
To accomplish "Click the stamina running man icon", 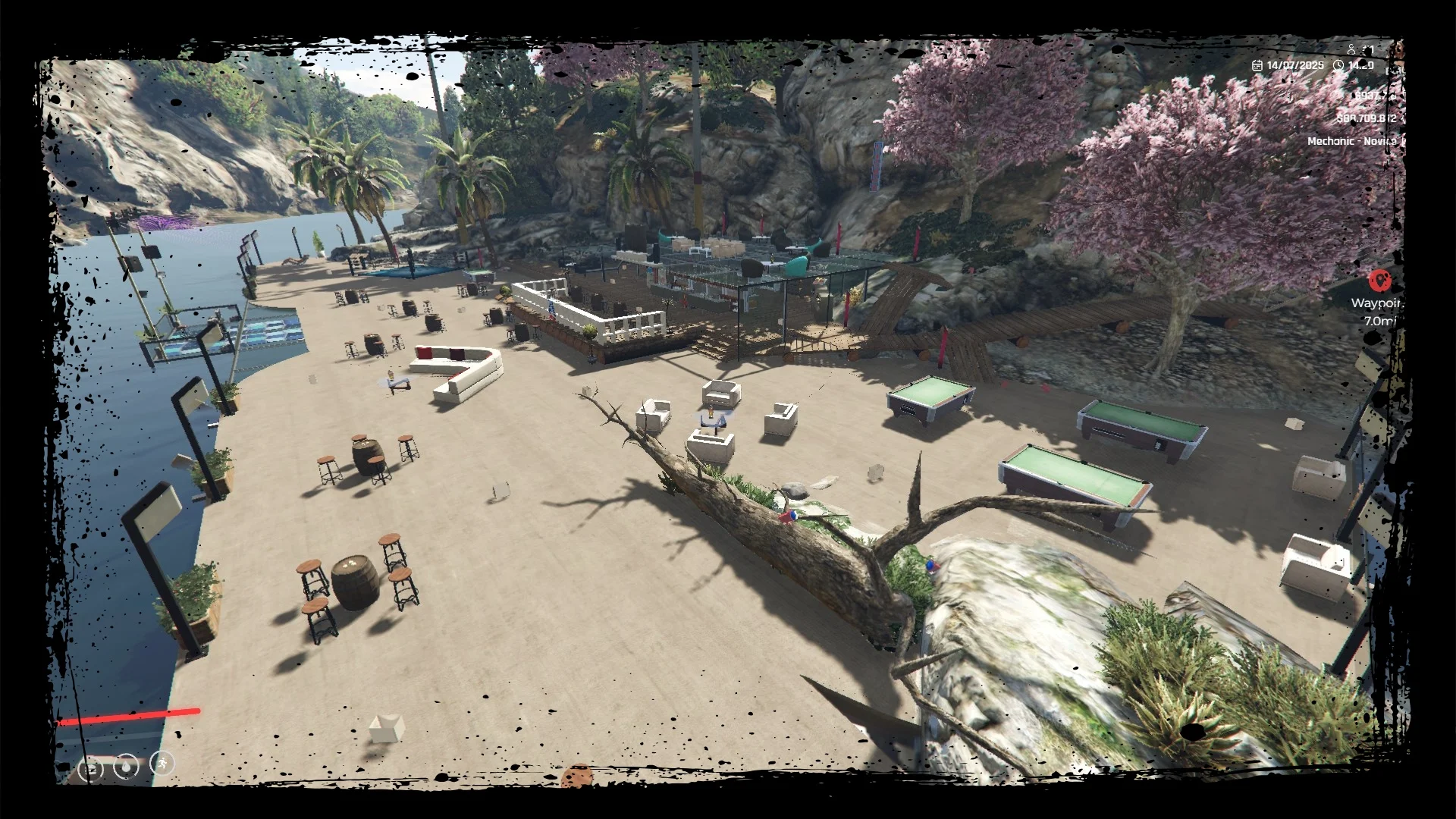I will click(x=162, y=763).
